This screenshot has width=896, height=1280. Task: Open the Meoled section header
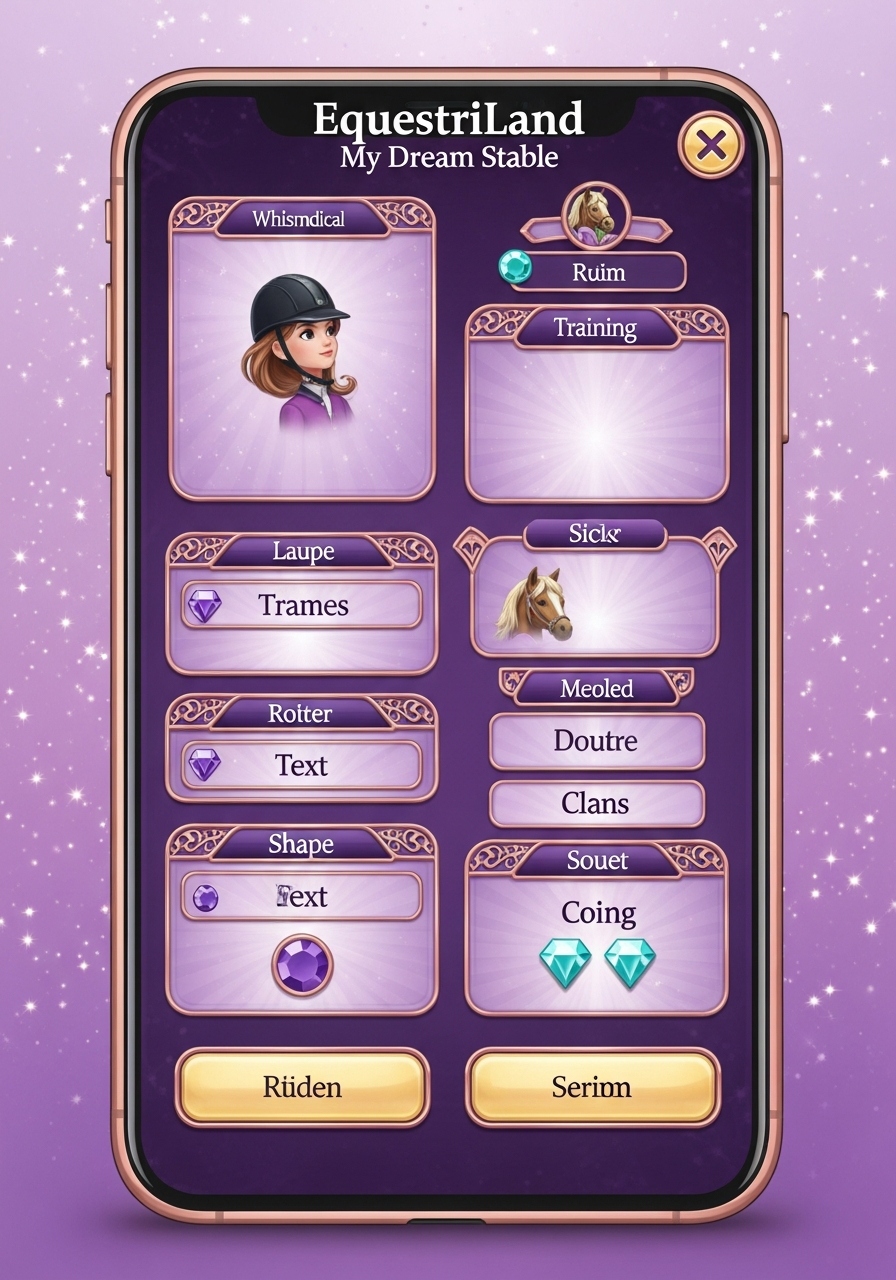pos(596,688)
